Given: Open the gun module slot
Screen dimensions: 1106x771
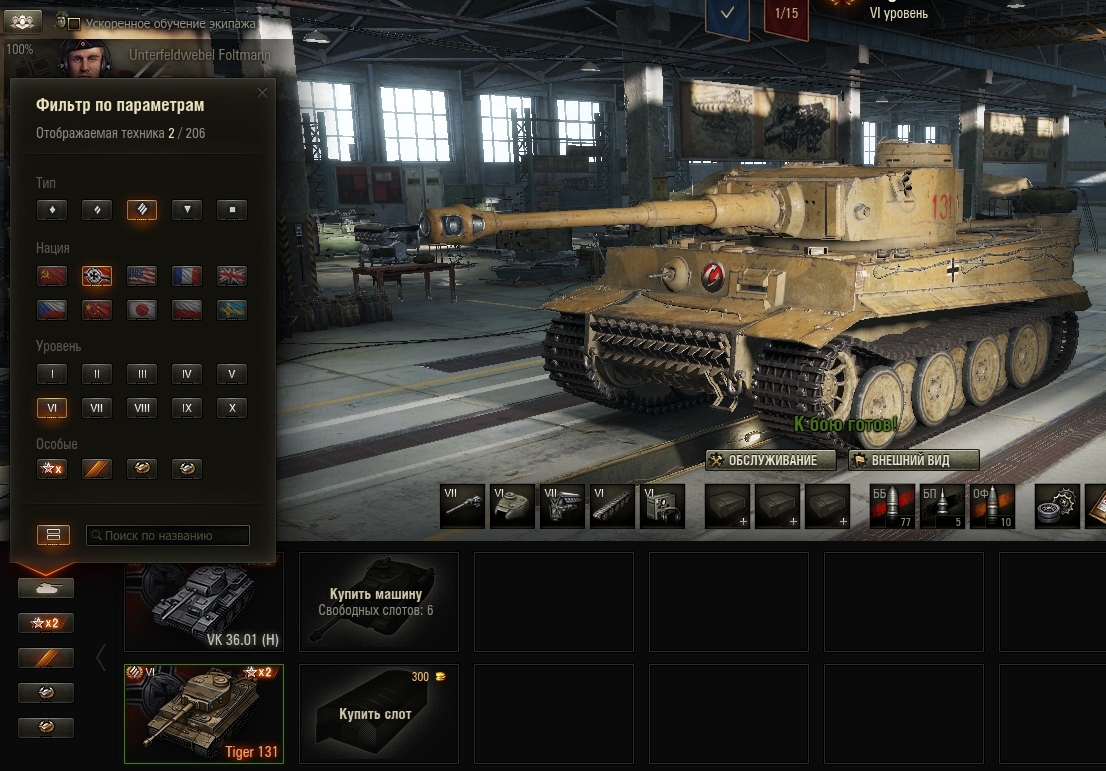Looking at the screenshot, I should [463, 506].
